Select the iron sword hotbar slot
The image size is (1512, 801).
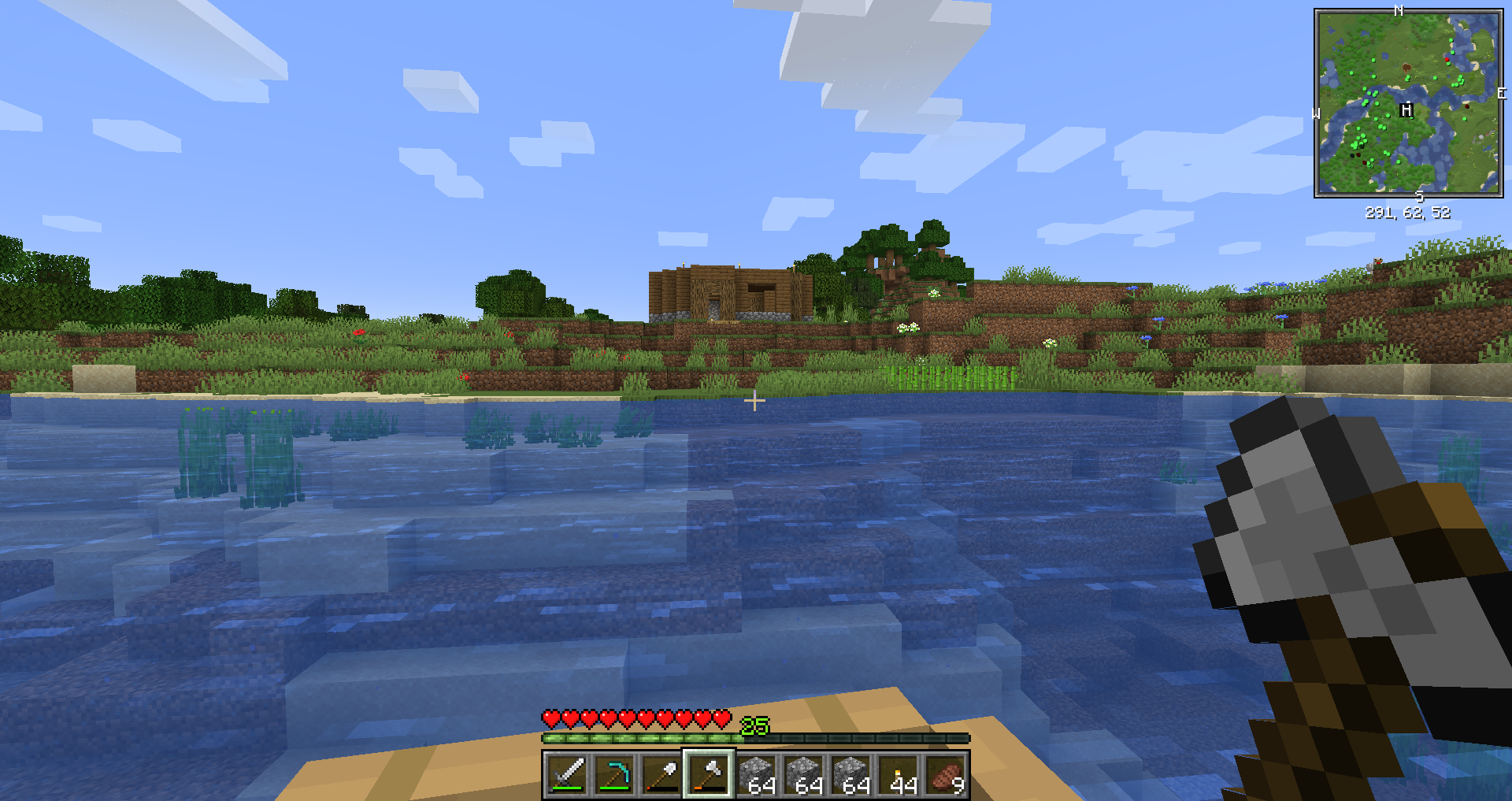[567, 774]
